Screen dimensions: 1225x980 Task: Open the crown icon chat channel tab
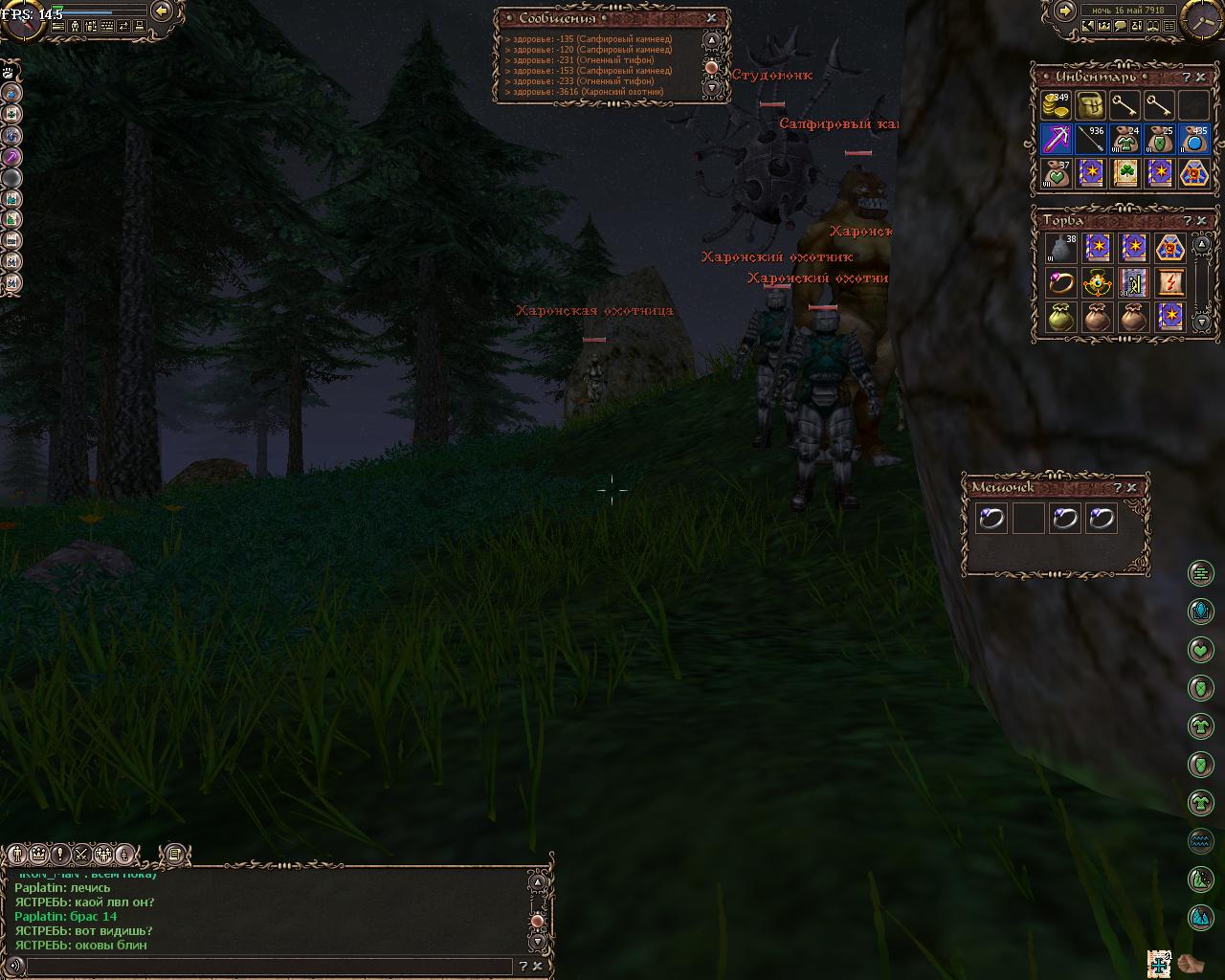tap(39, 855)
